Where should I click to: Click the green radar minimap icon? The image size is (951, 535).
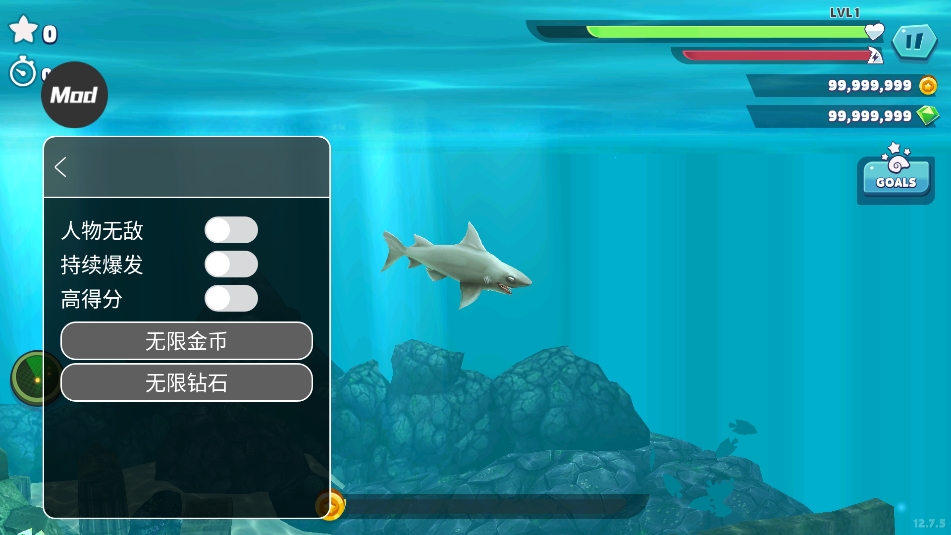coord(31,379)
